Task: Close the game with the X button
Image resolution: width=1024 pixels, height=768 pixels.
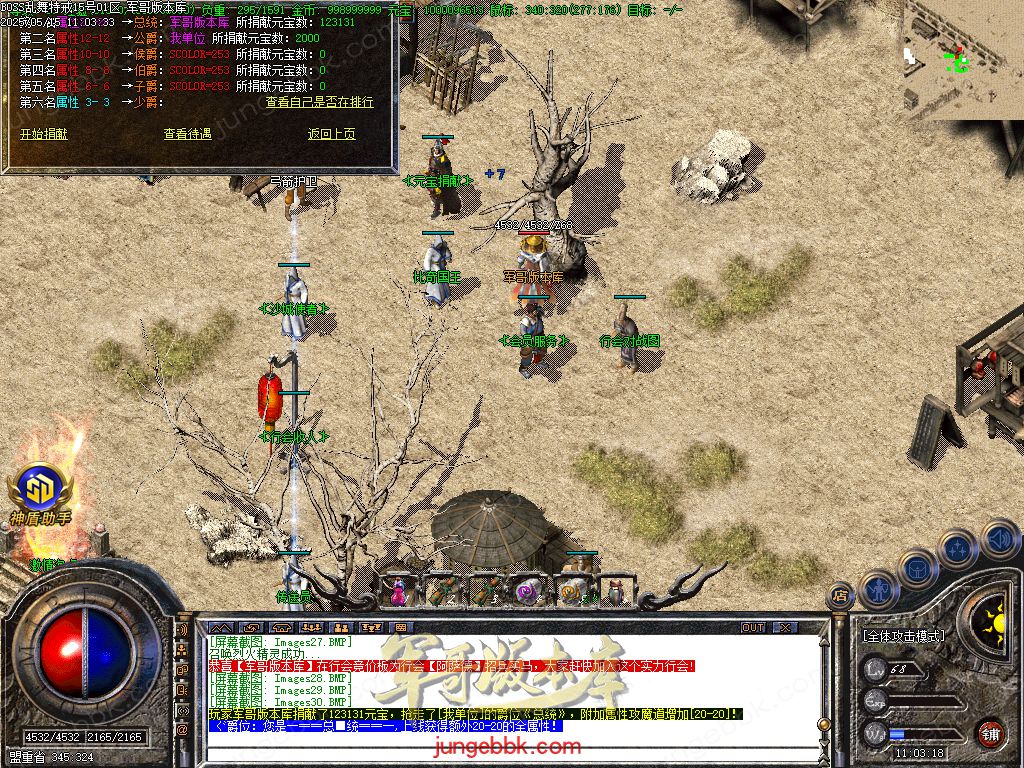Action: point(785,628)
